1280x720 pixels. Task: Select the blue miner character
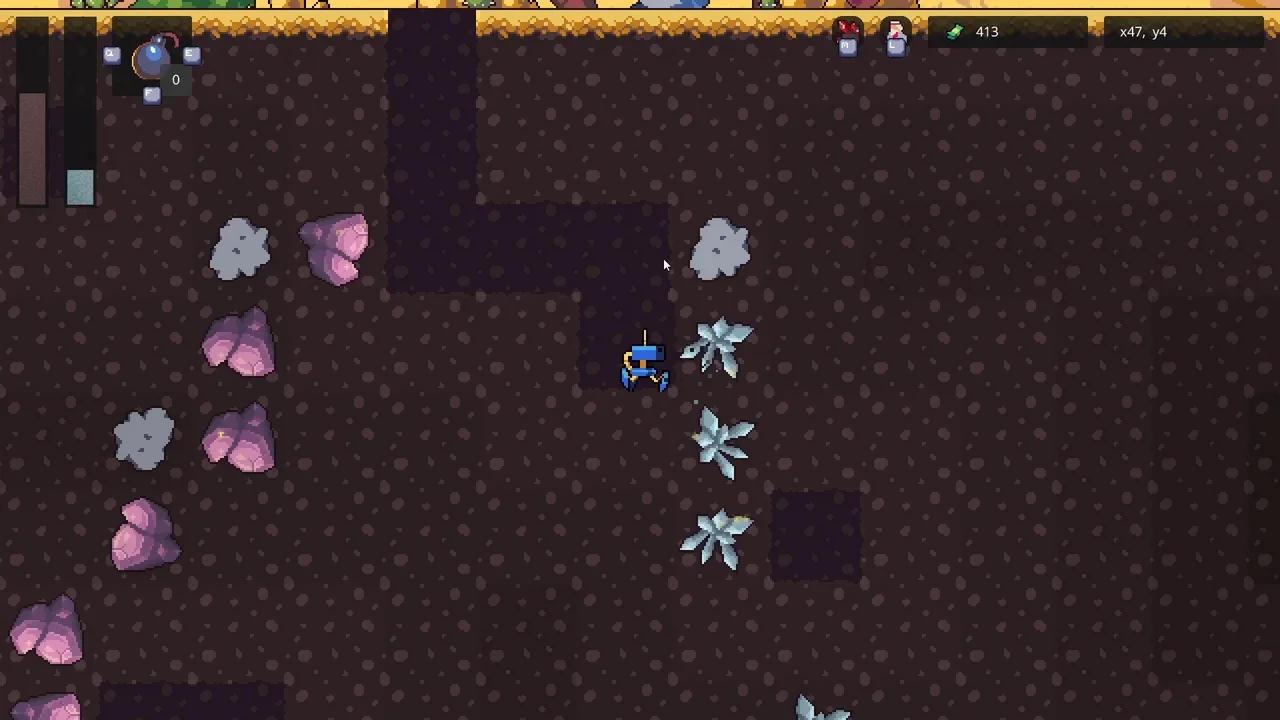tap(643, 365)
